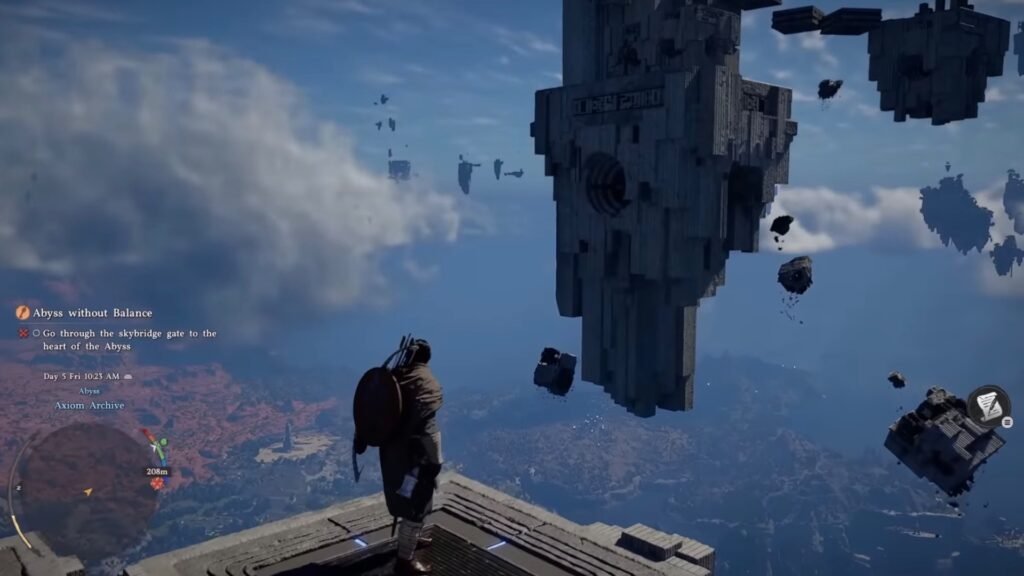Open the scroll and quill journal icon
Screen dimensions: 1024x576
click(988, 405)
